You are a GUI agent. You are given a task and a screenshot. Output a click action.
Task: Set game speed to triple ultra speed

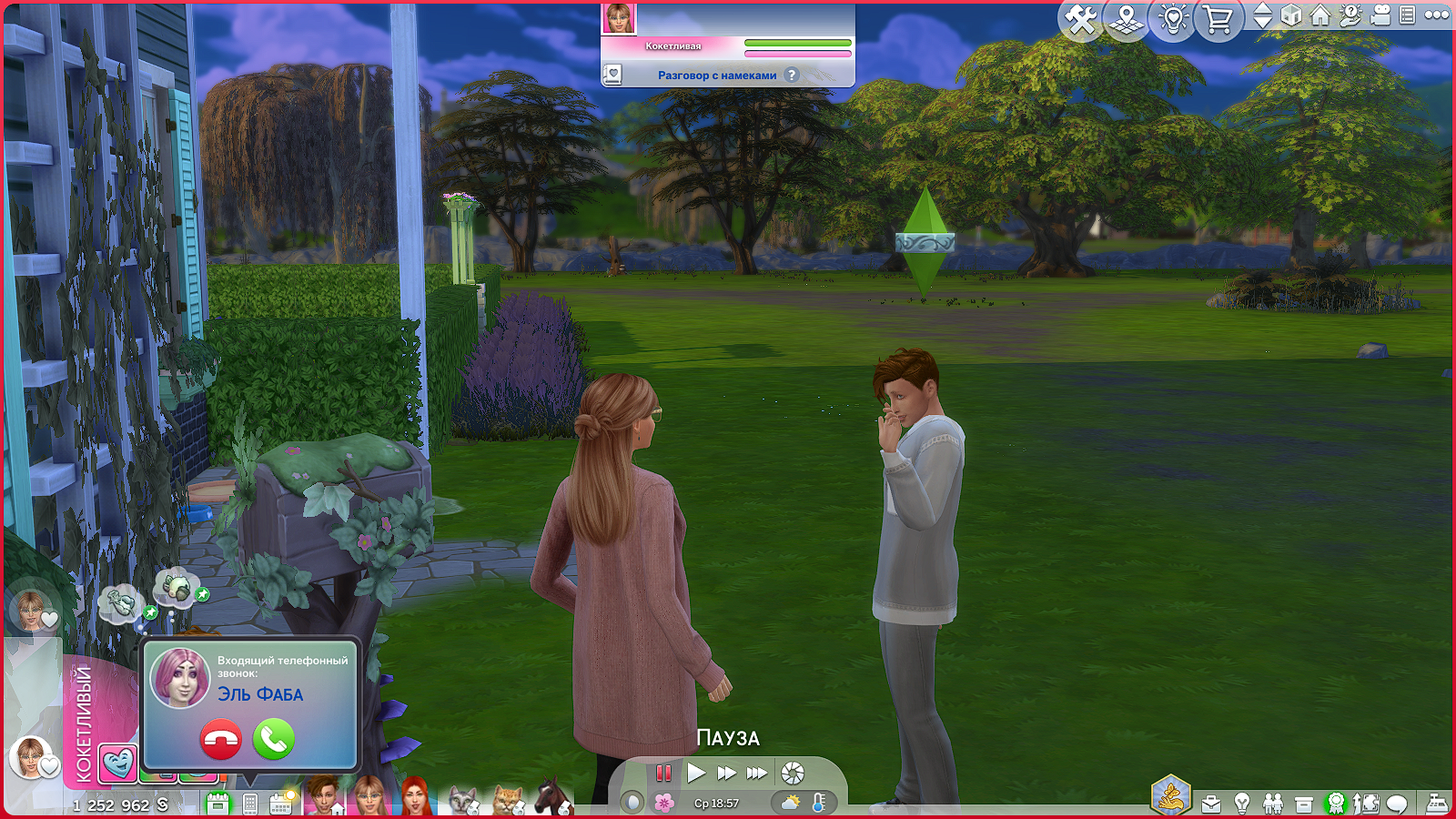[756, 773]
